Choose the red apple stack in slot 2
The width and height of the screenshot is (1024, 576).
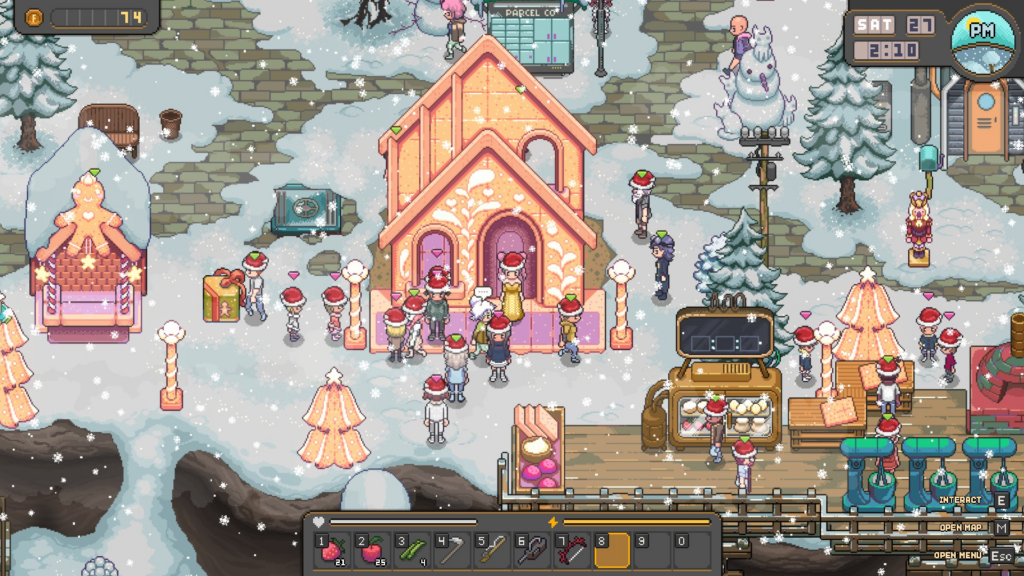pyautogui.click(x=373, y=550)
